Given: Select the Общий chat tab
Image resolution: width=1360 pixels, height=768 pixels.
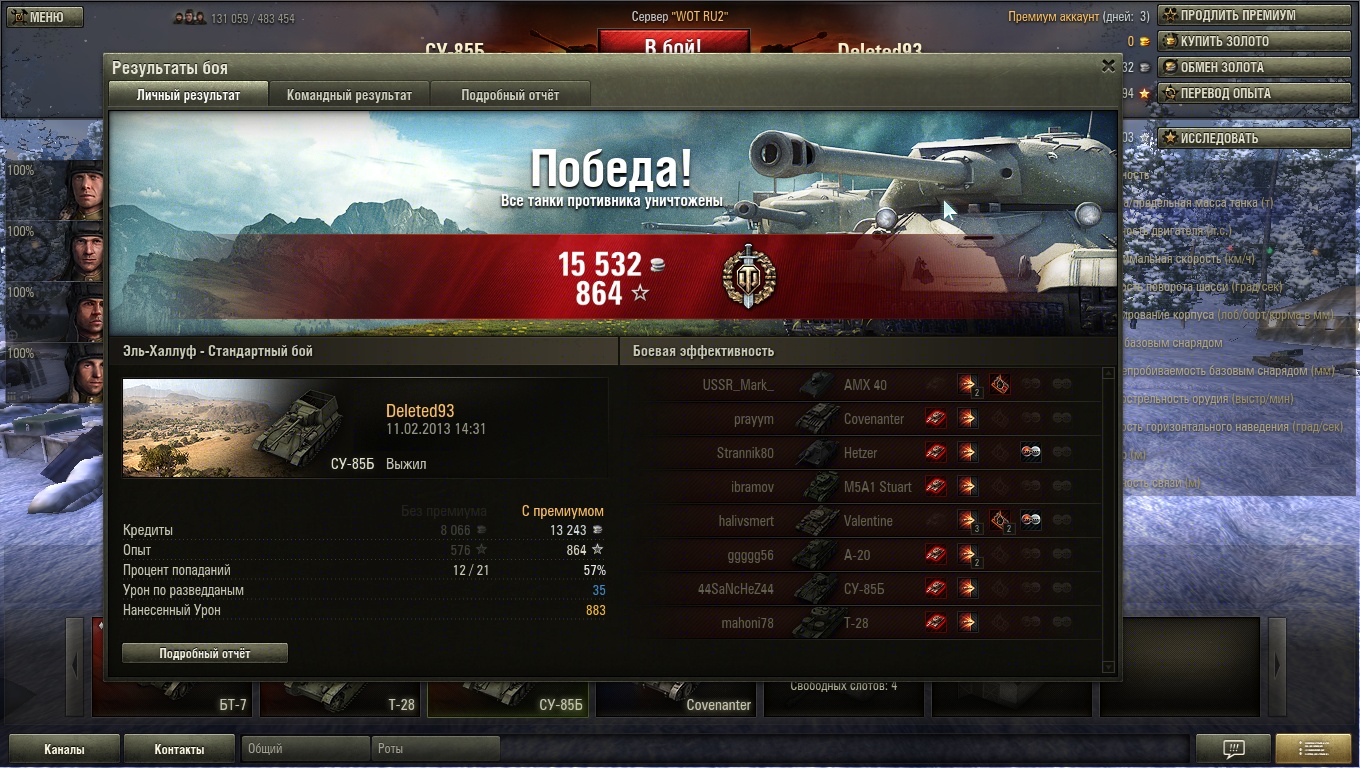Looking at the screenshot, I should 305,749.
